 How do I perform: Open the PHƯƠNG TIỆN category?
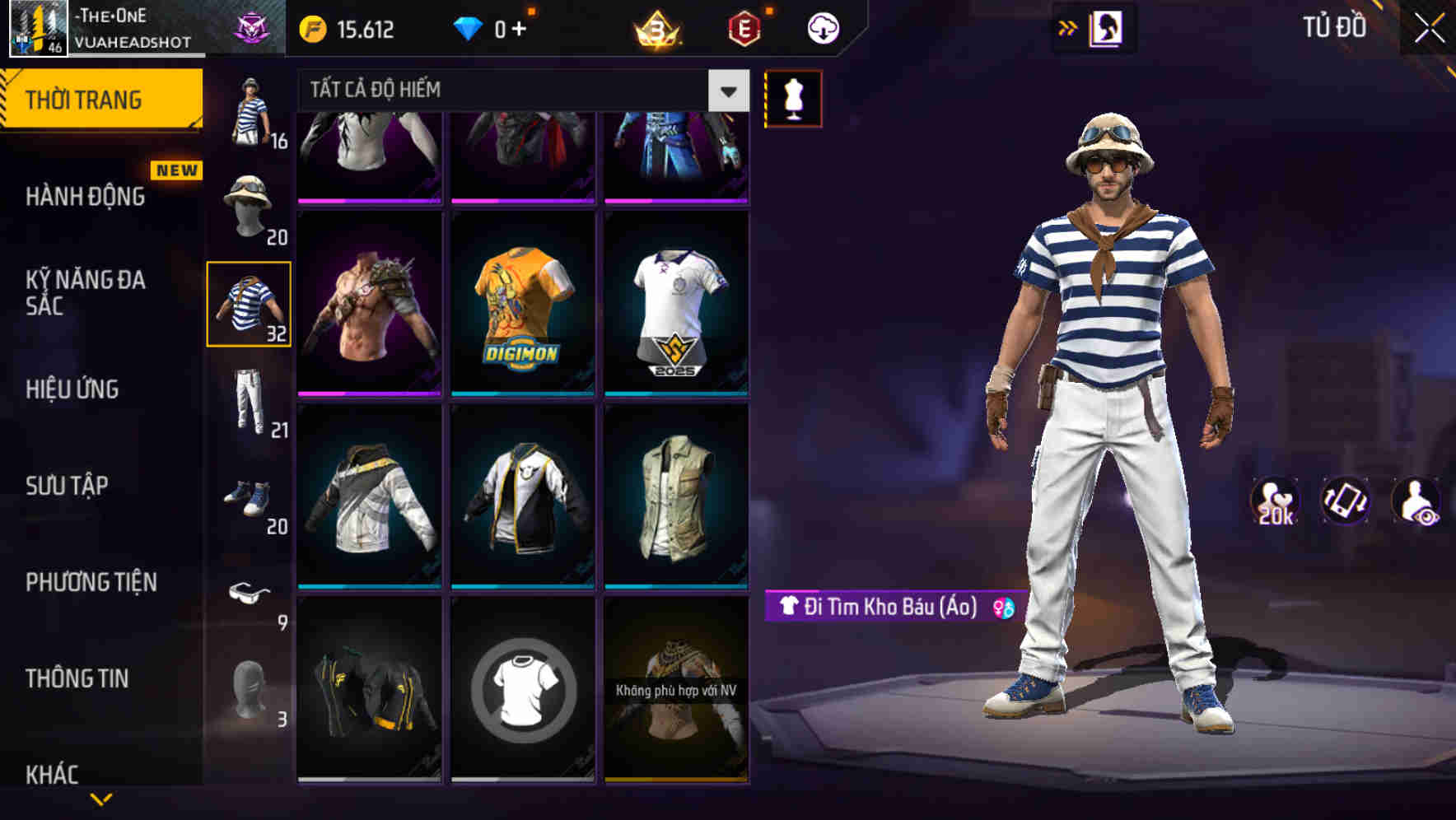[x=91, y=581]
